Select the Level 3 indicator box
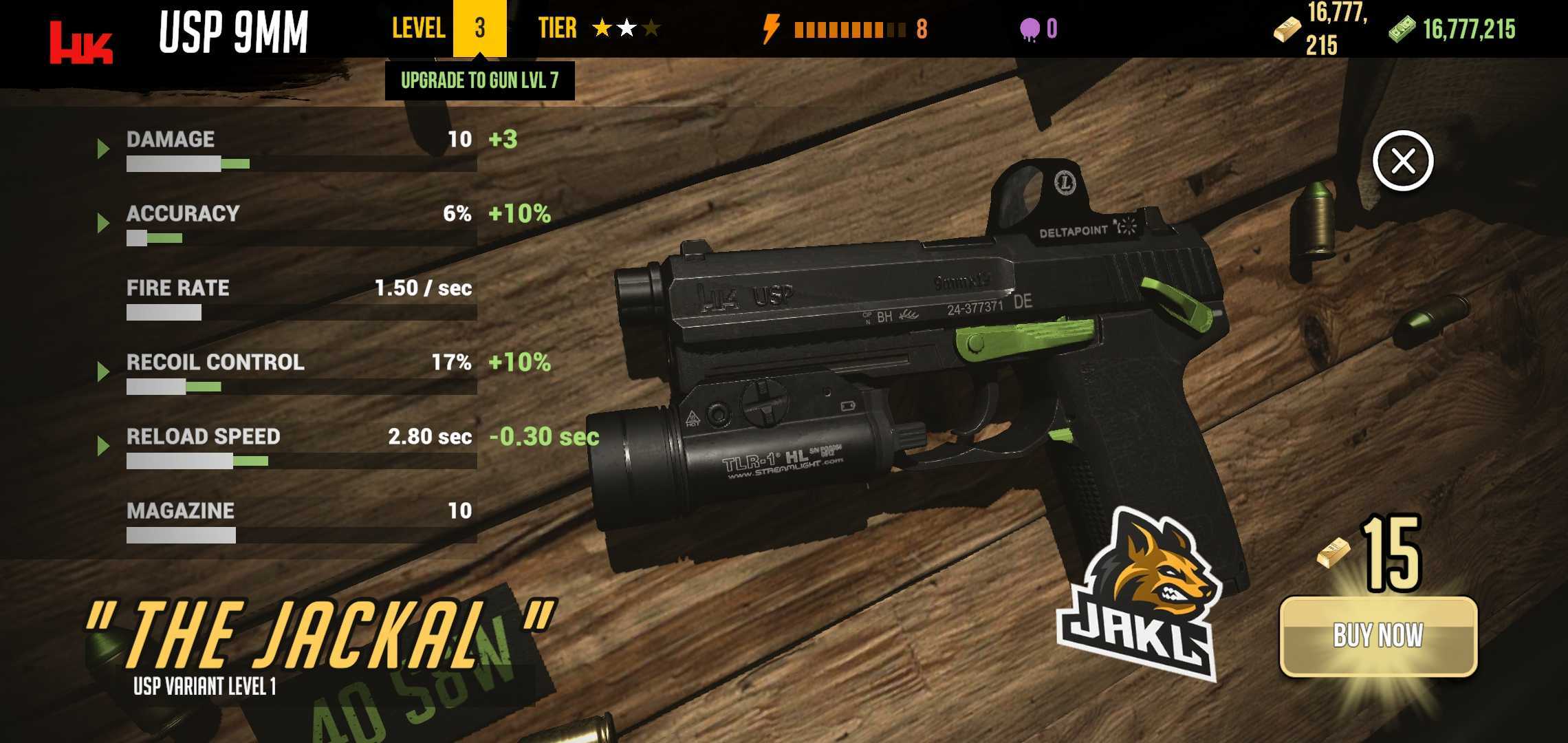 [479, 28]
